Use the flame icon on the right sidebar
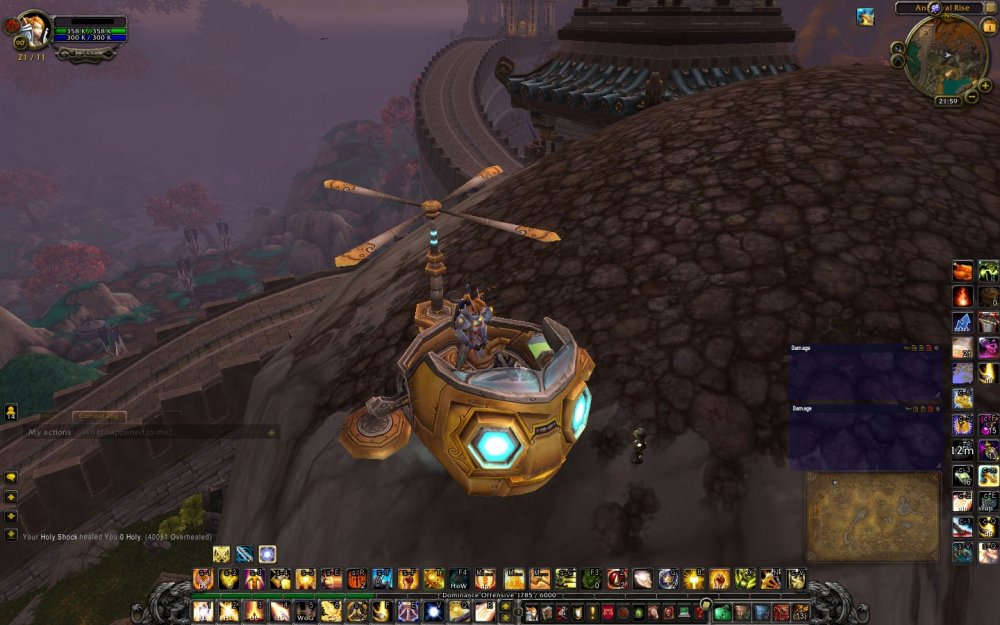Image resolution: width=1000 pixels, height=625 pixels. (962, 296)
